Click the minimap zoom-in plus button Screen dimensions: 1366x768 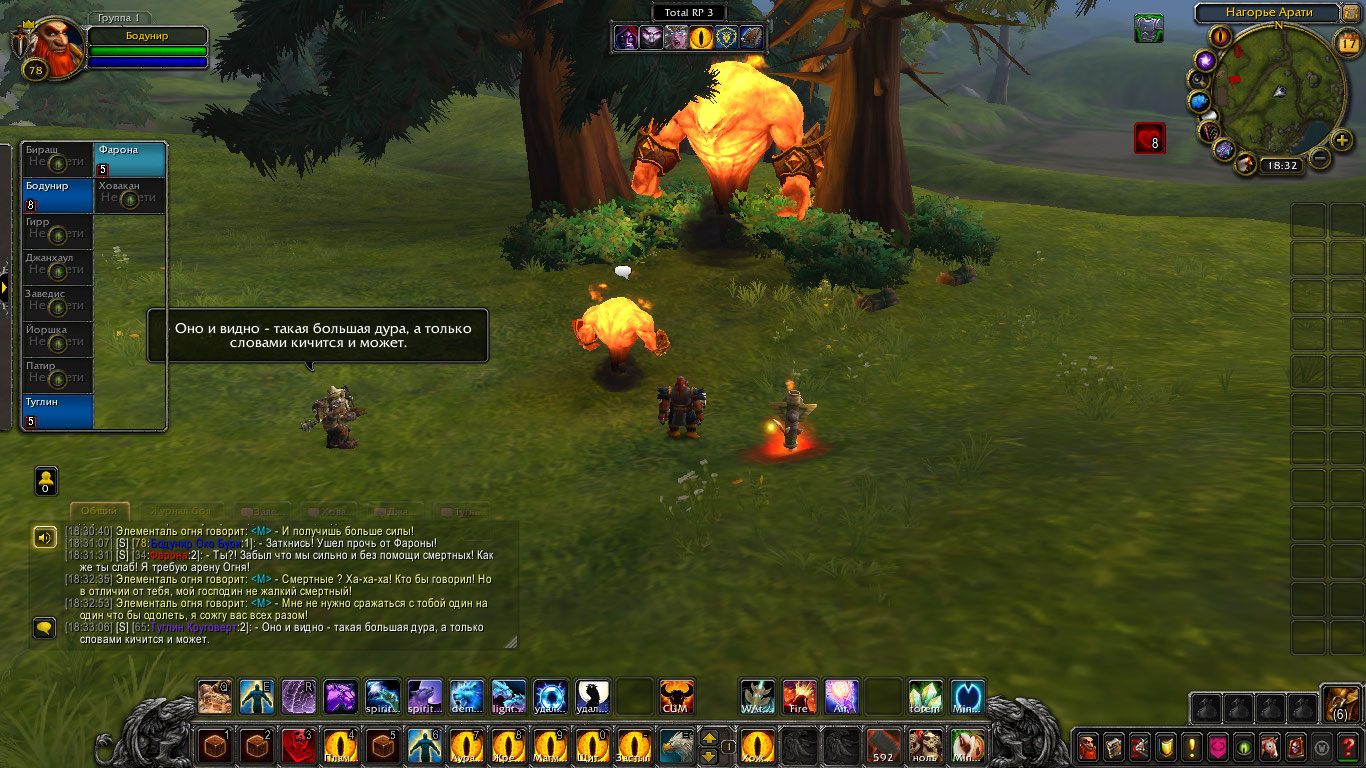tap(1342, 140)
